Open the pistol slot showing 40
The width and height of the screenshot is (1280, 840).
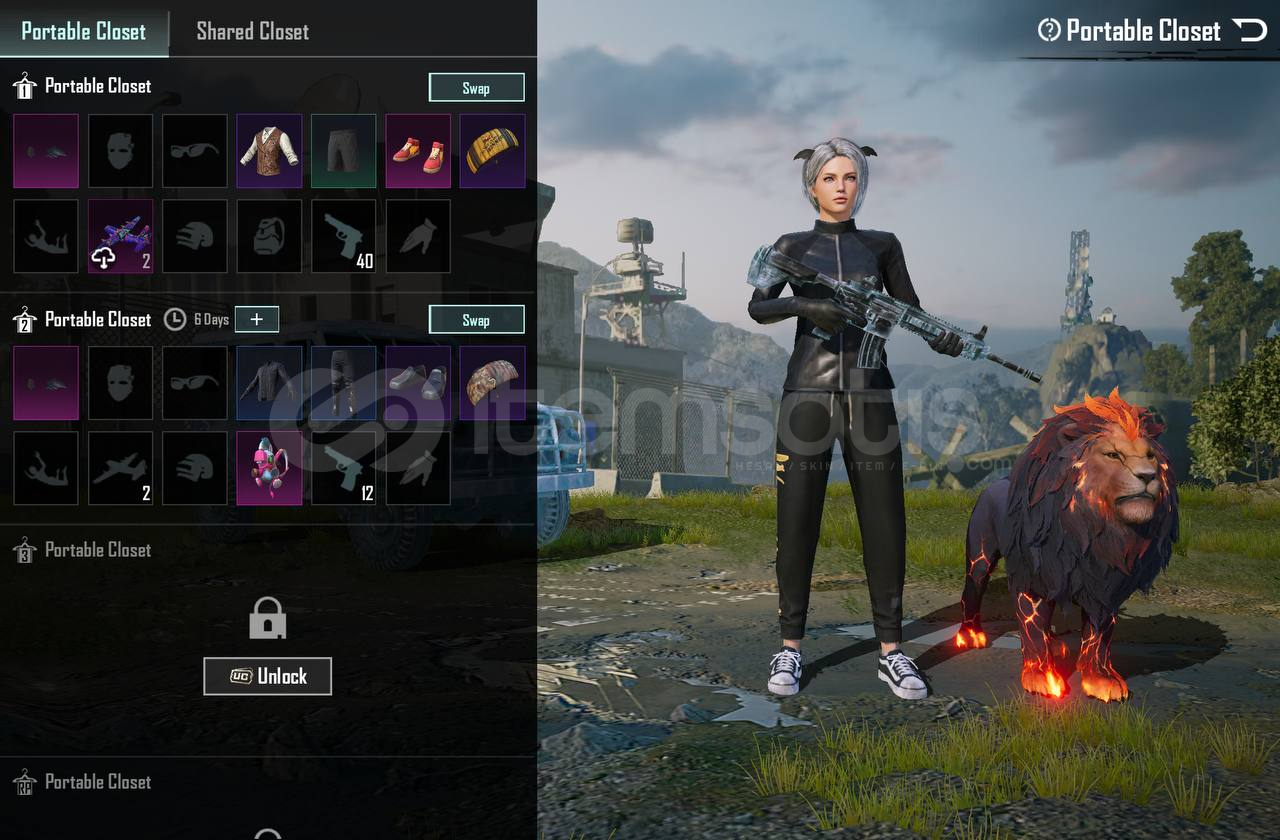343,236
